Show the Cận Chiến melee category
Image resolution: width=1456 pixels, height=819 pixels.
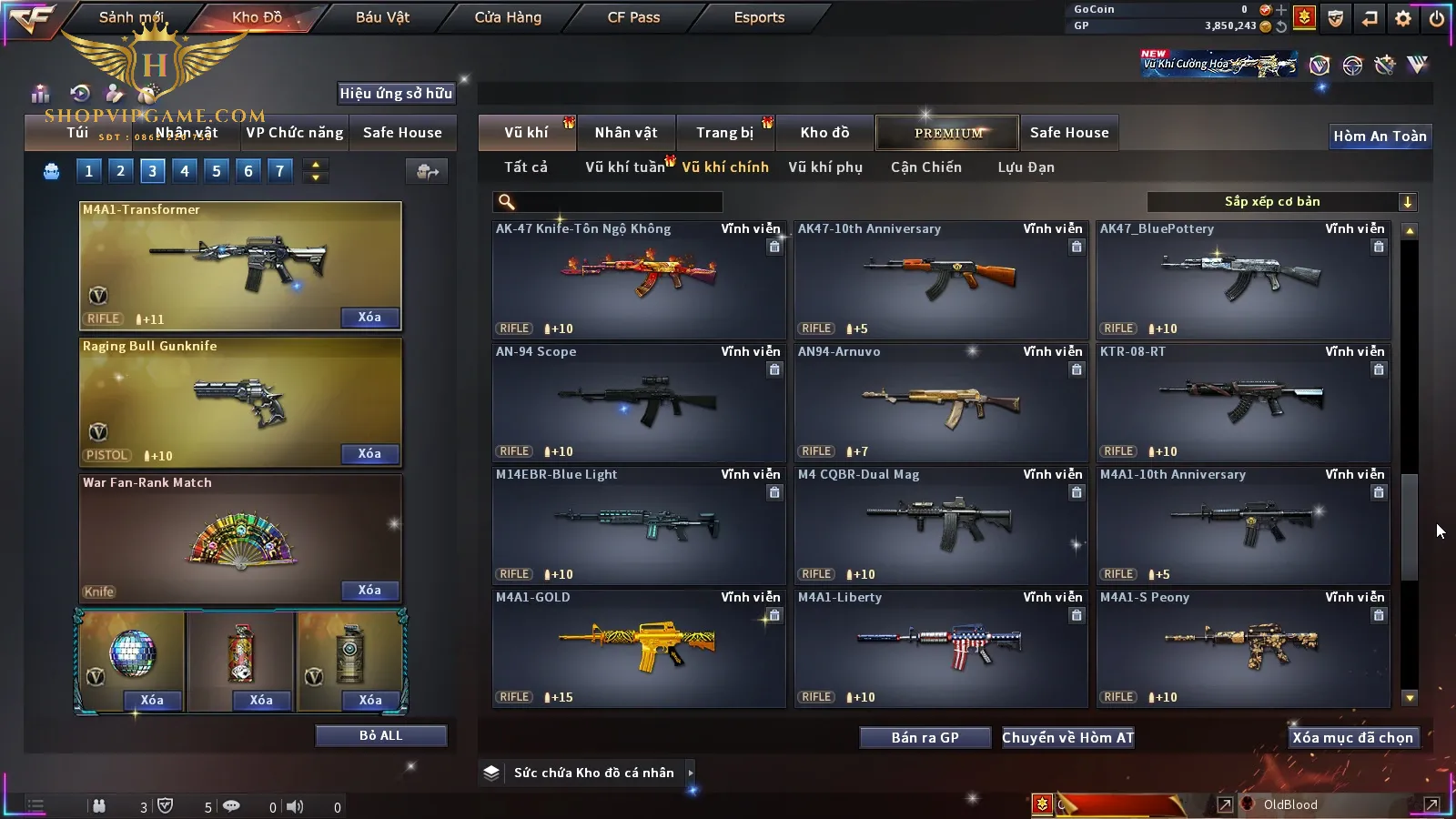click(925, 167)
